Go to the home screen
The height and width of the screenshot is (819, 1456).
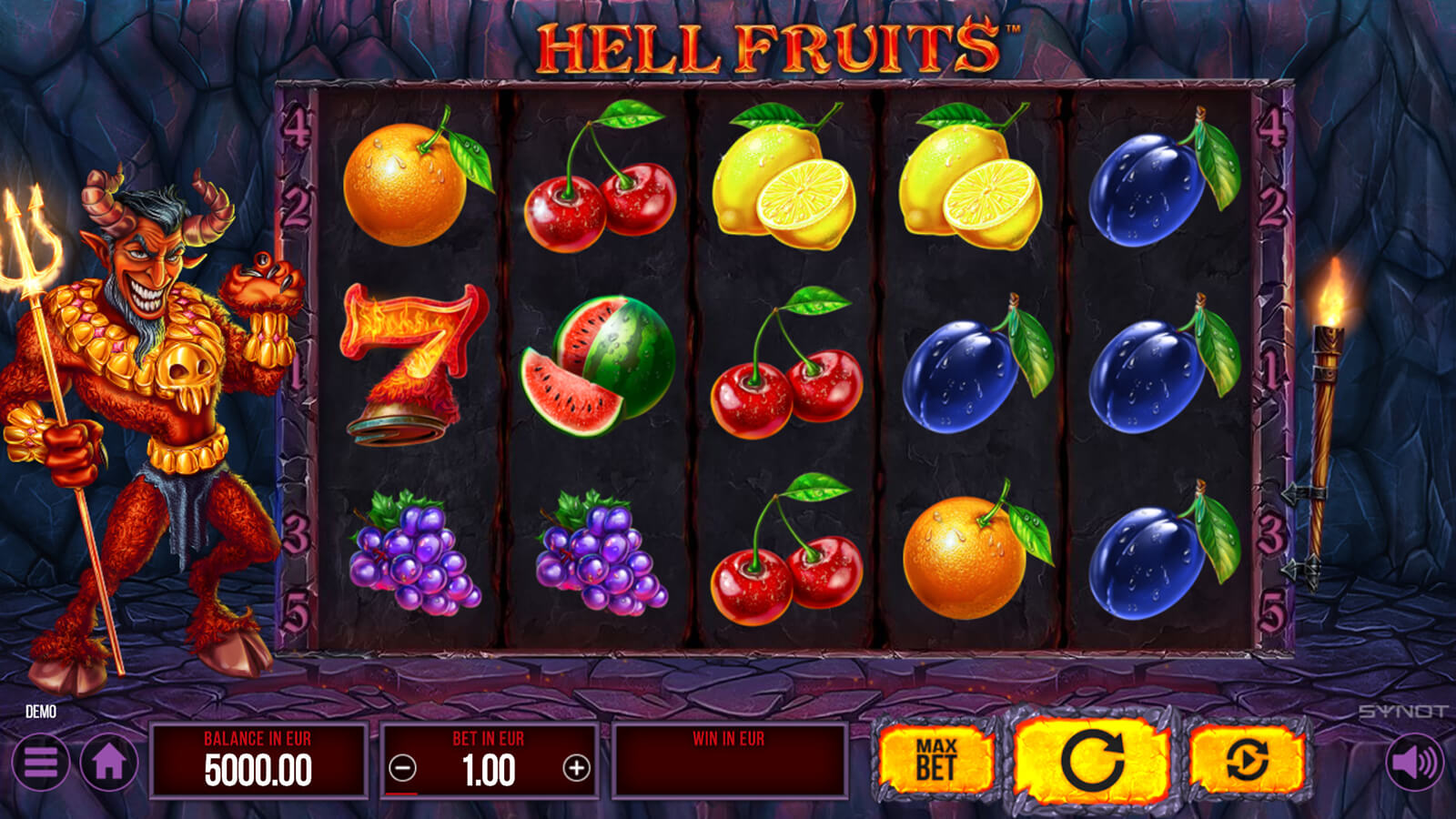point(109,763)
